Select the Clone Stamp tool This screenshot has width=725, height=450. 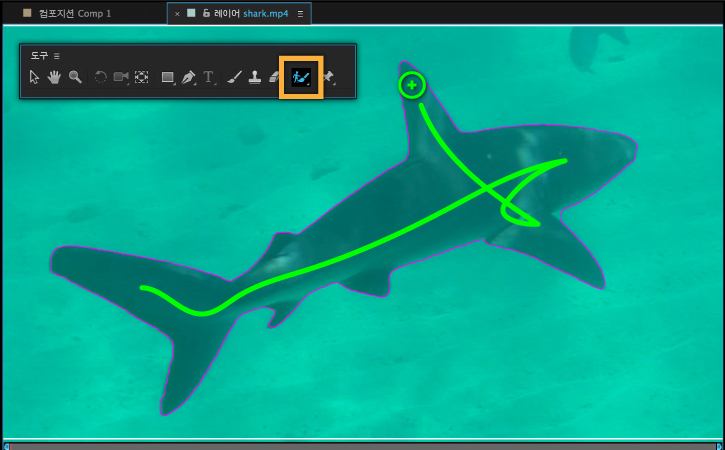tap(255, 77)
